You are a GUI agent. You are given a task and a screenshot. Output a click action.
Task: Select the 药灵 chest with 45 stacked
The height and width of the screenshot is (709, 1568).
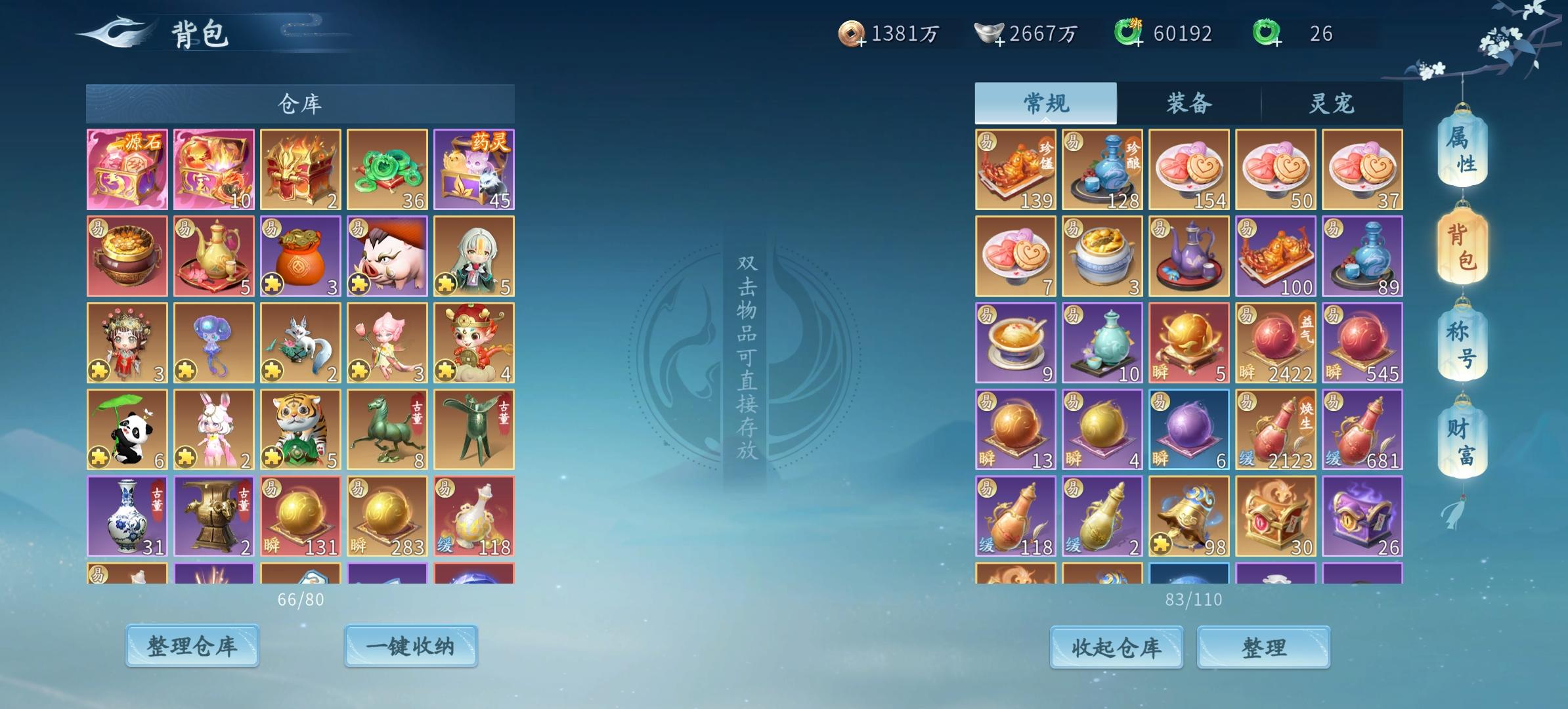click(x=474, y=169)
